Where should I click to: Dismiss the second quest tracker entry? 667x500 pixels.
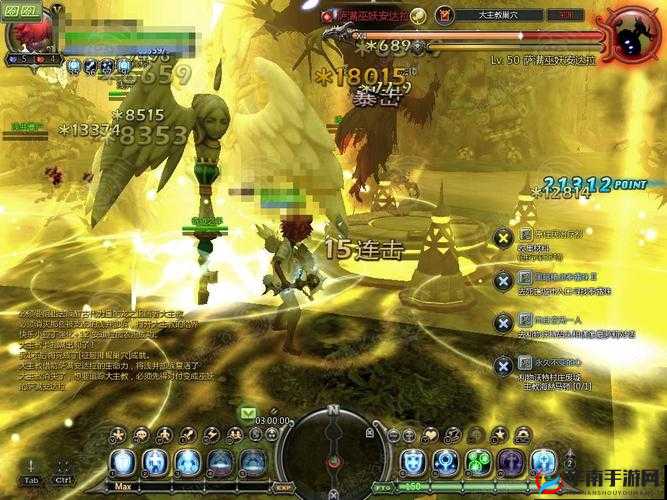click(x=503, y=281)
